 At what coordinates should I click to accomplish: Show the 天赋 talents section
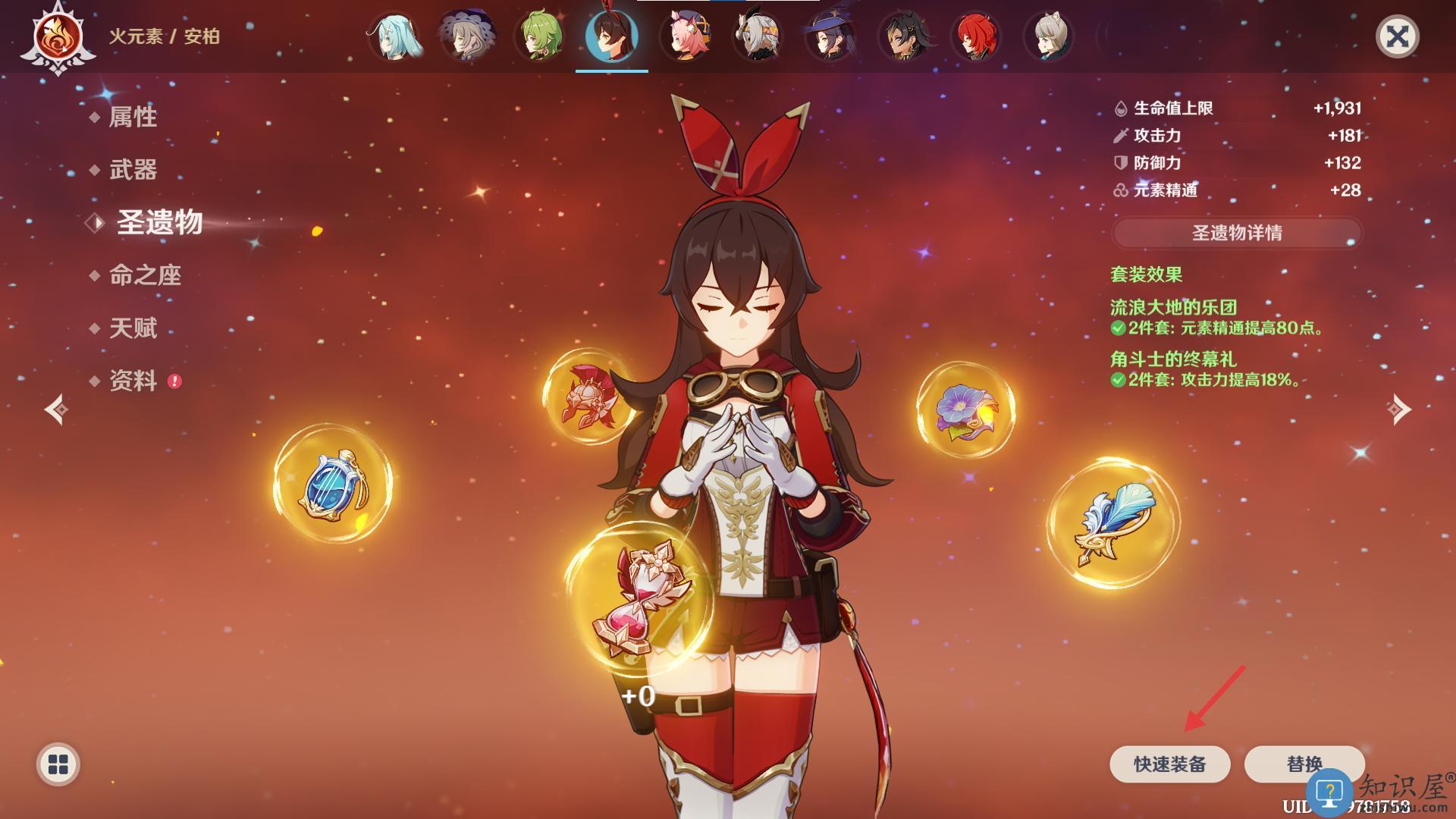133,328
